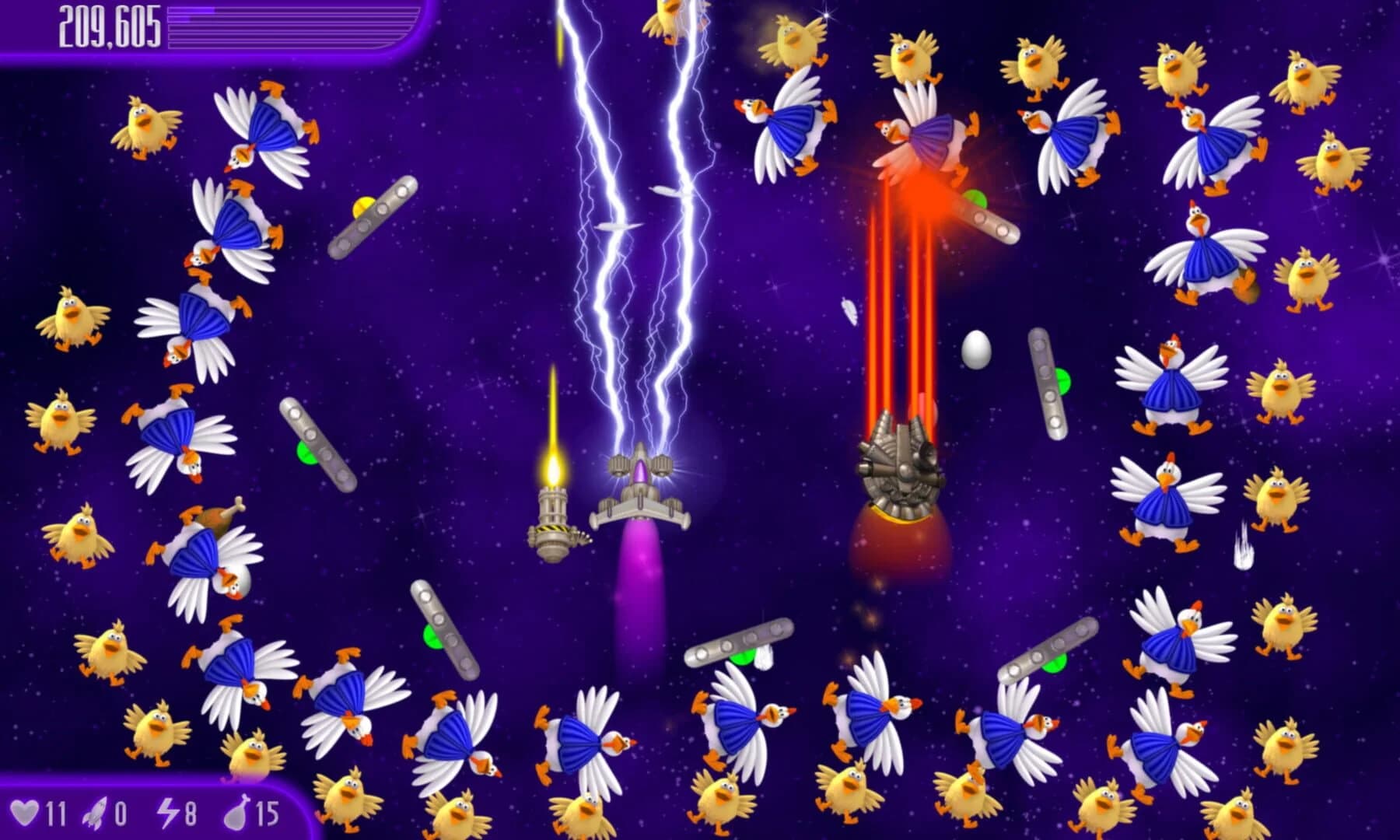Image resolution: width=1400 pixels, height=840 pixels.
Task: Click the rocket missile counter icon
Action: (x=93, y=811)
